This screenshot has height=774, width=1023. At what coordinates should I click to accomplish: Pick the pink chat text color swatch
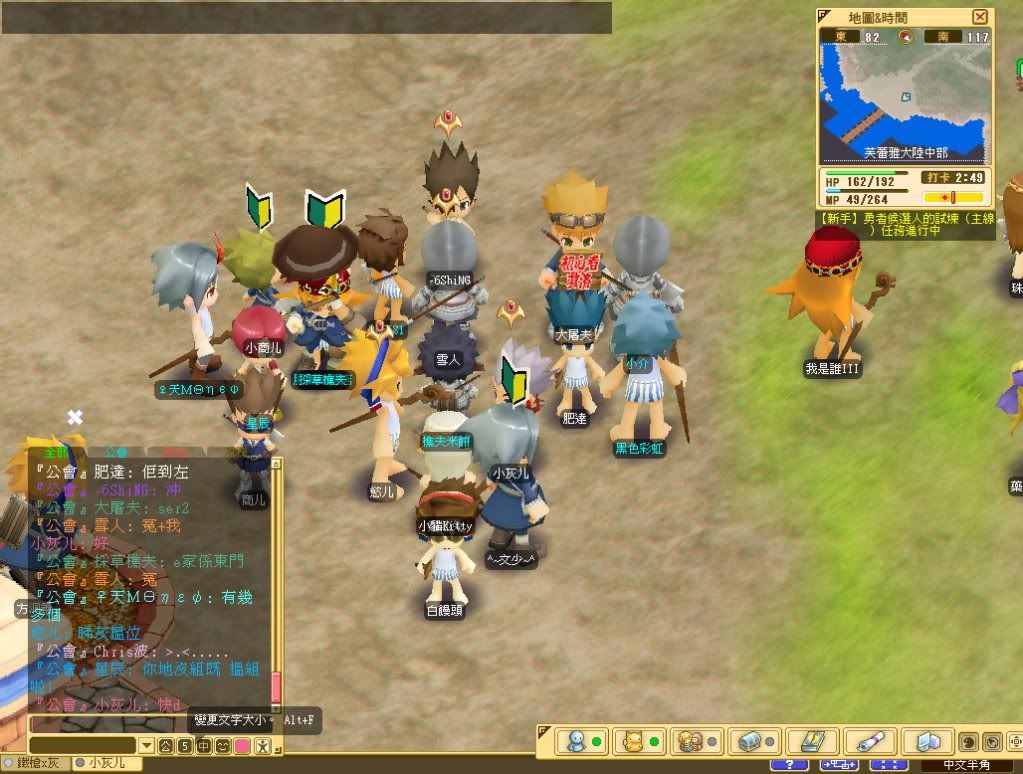pyautogui.click(x=241, y=746)
